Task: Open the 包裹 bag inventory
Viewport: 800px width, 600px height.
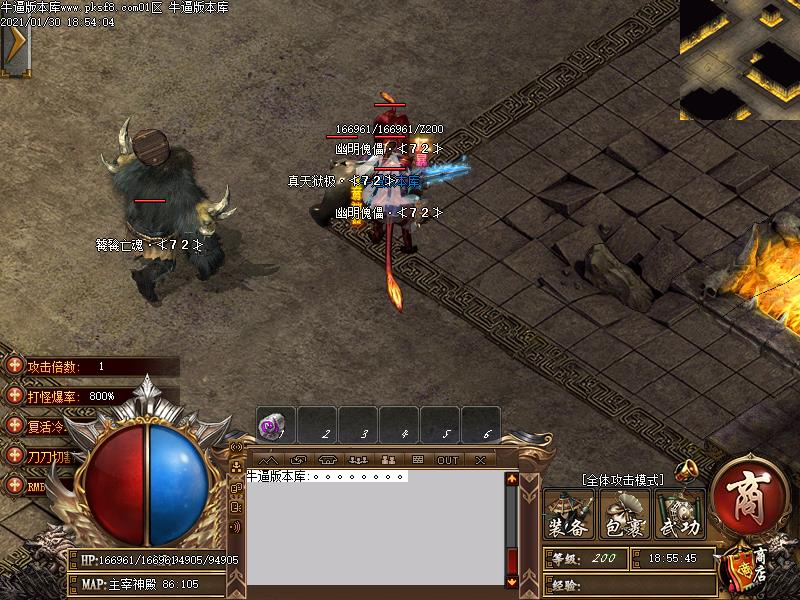Action: point(624,514)
